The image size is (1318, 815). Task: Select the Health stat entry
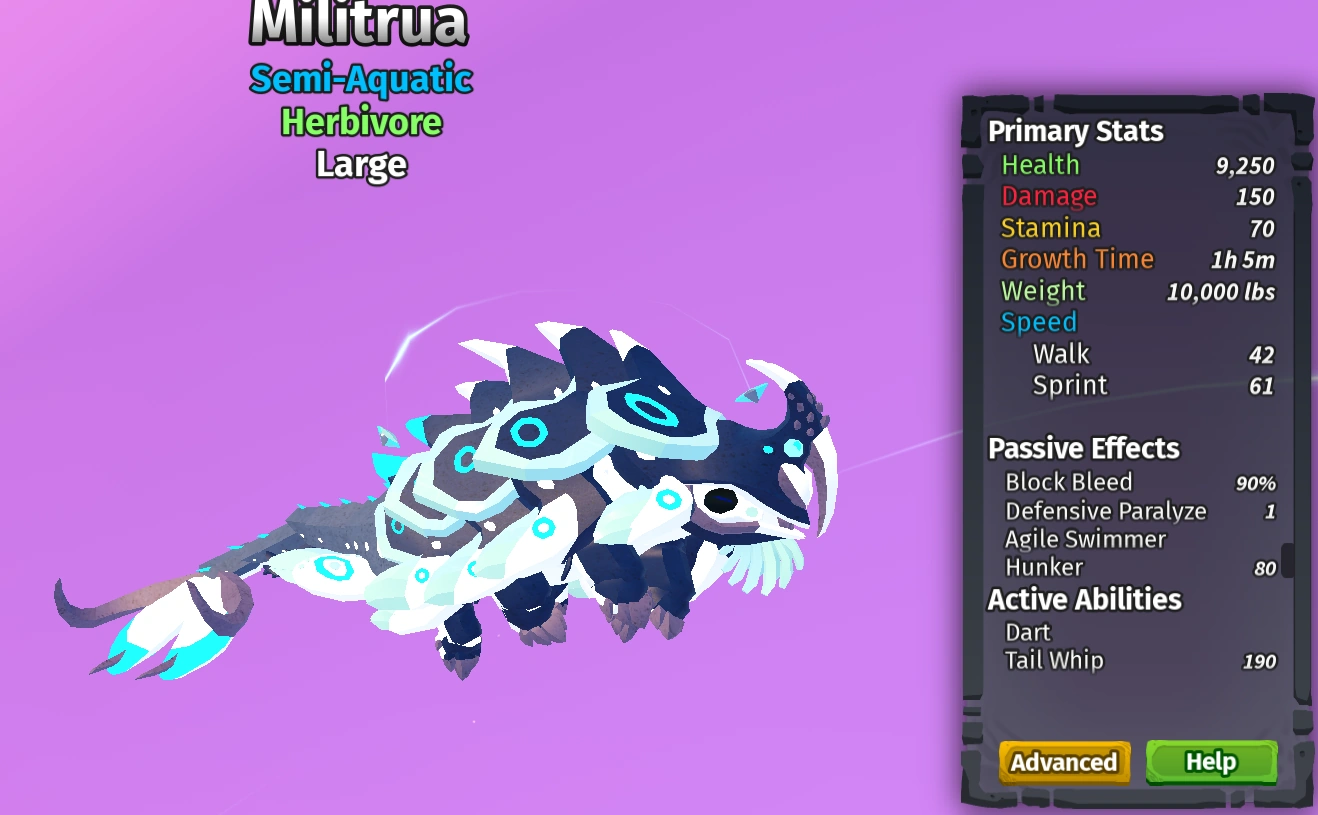[1040, 165]
